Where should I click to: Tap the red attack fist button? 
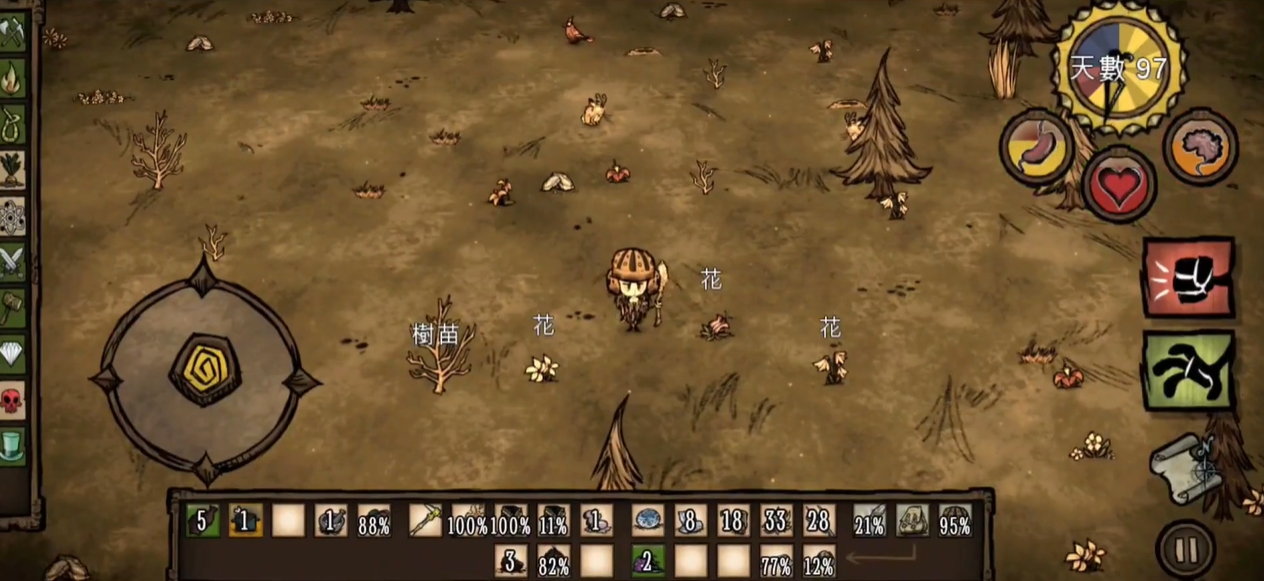[x=1188, y=277]
